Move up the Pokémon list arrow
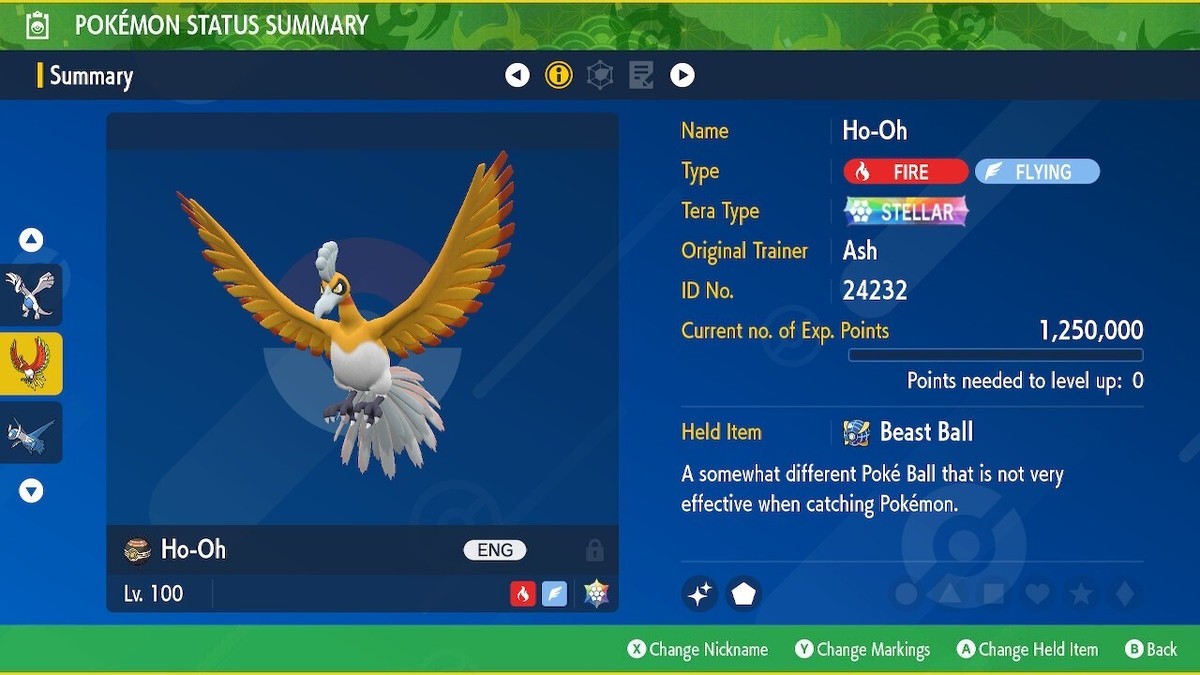1200x675 pixels. (x=31, y=240)
